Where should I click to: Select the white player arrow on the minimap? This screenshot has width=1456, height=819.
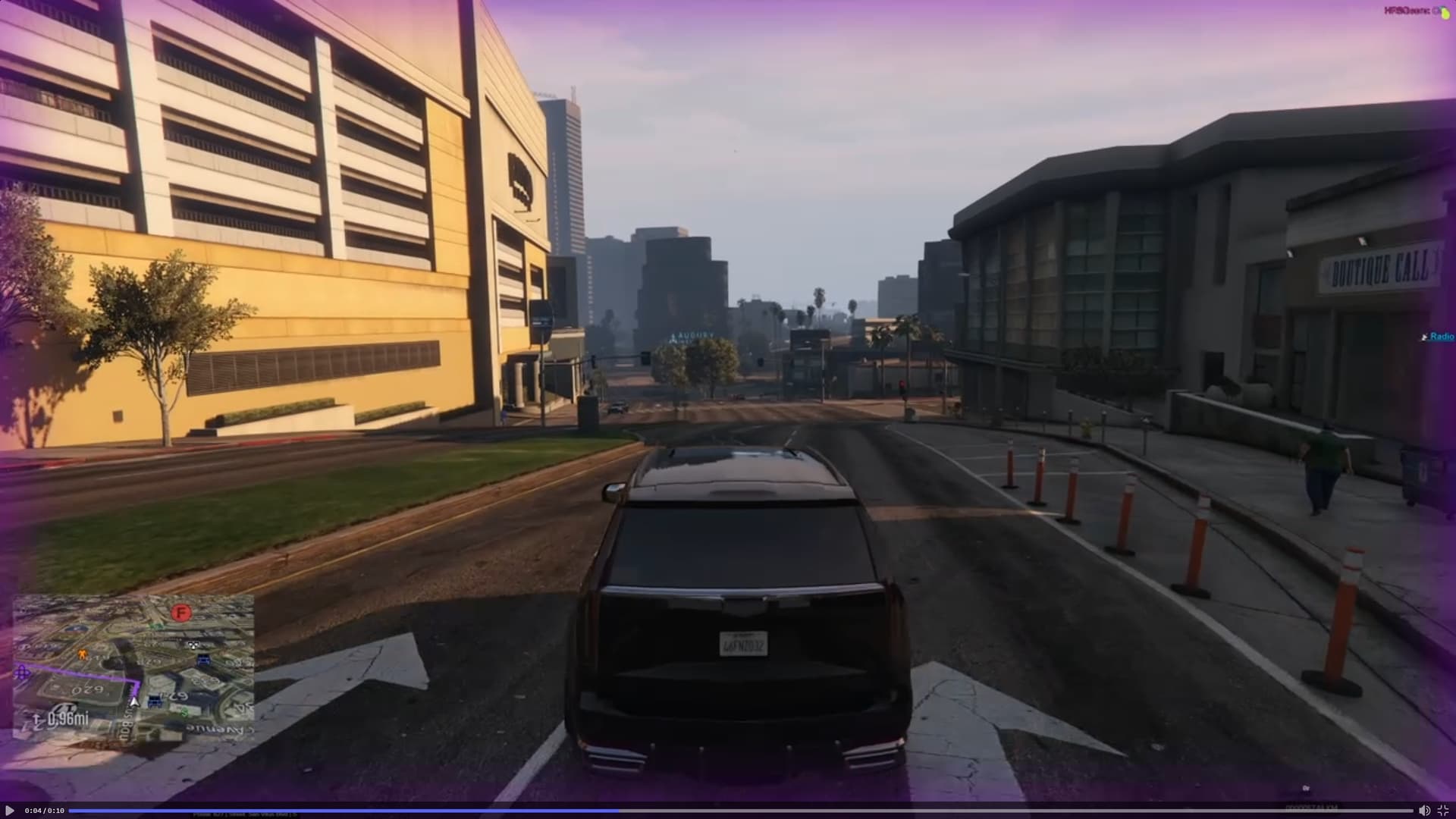(x=134, y=702)
